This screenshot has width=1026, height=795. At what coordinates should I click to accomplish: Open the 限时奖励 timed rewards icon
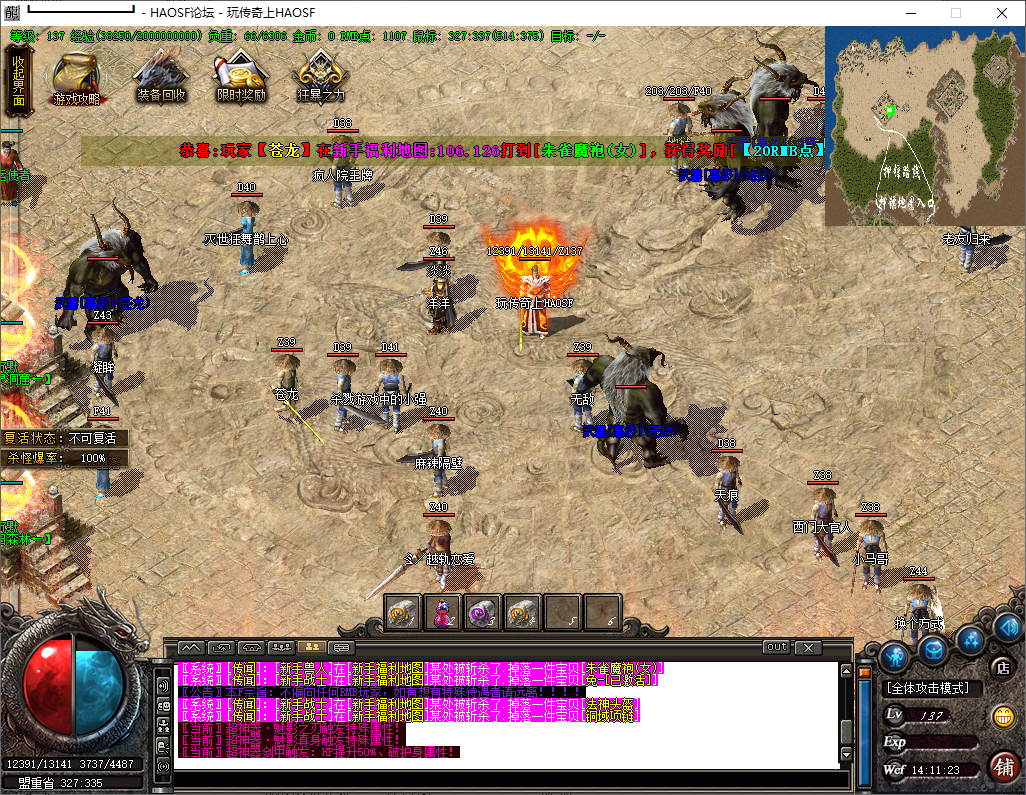point(241,76)
